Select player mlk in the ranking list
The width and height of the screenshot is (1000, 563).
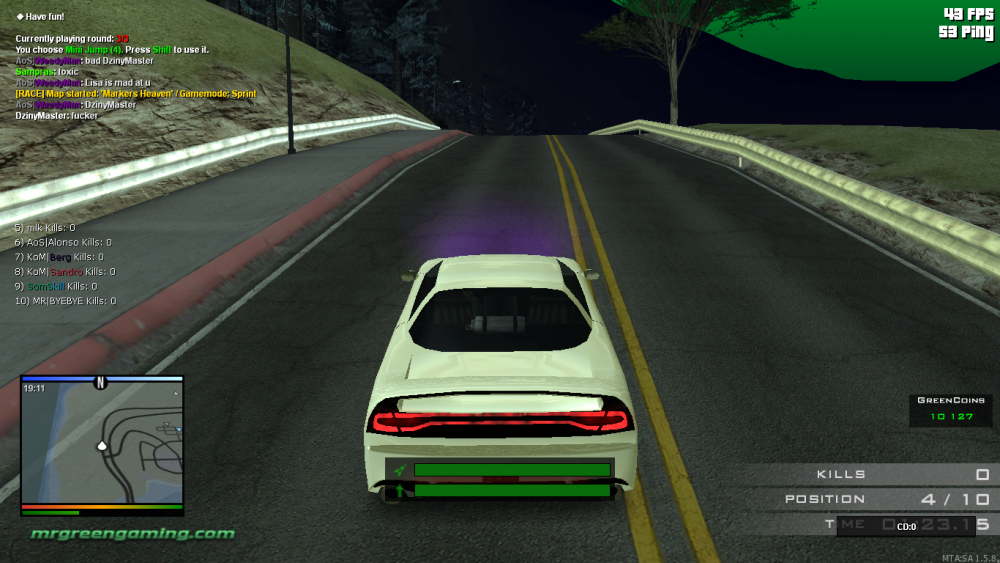point(45,228)
